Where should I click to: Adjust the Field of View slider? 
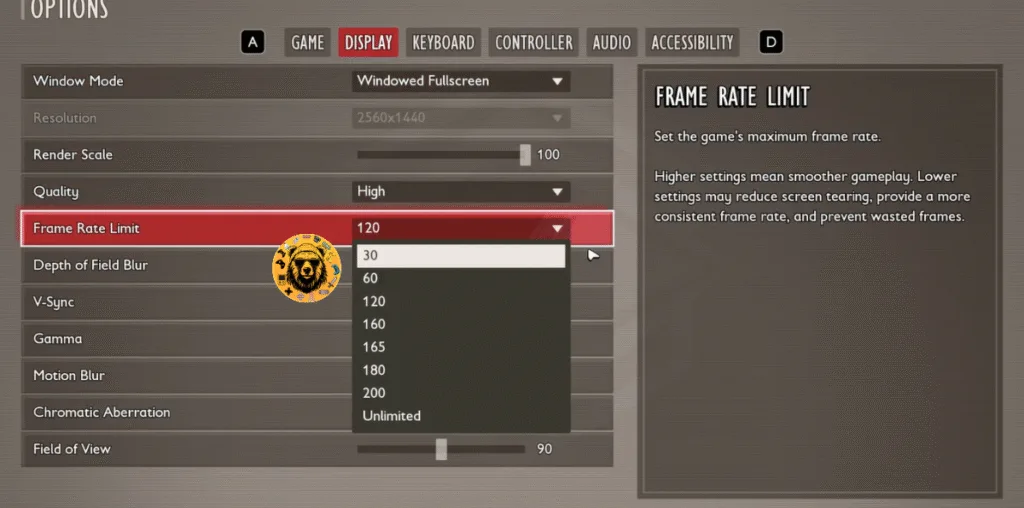[x=441, y=449]
